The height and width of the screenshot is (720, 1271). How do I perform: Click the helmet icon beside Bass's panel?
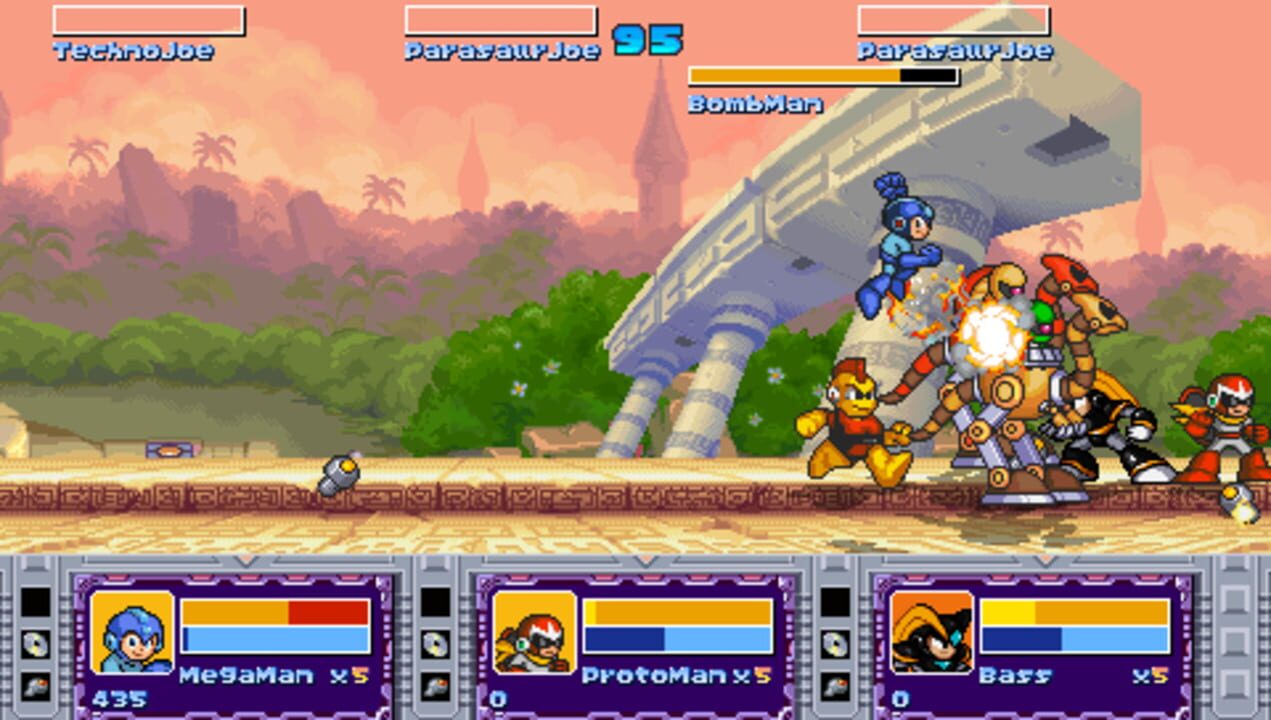(835, 686)
